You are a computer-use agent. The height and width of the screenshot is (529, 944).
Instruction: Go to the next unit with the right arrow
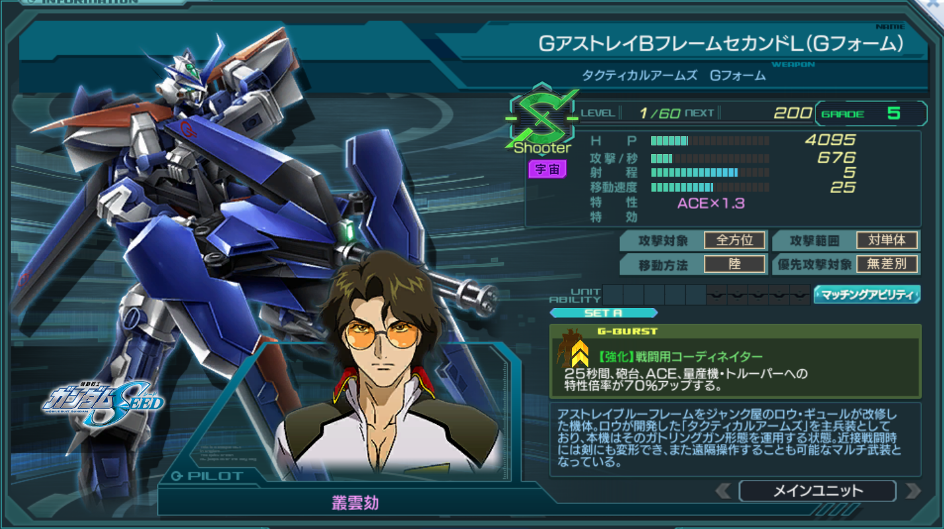tap(912, 491)
